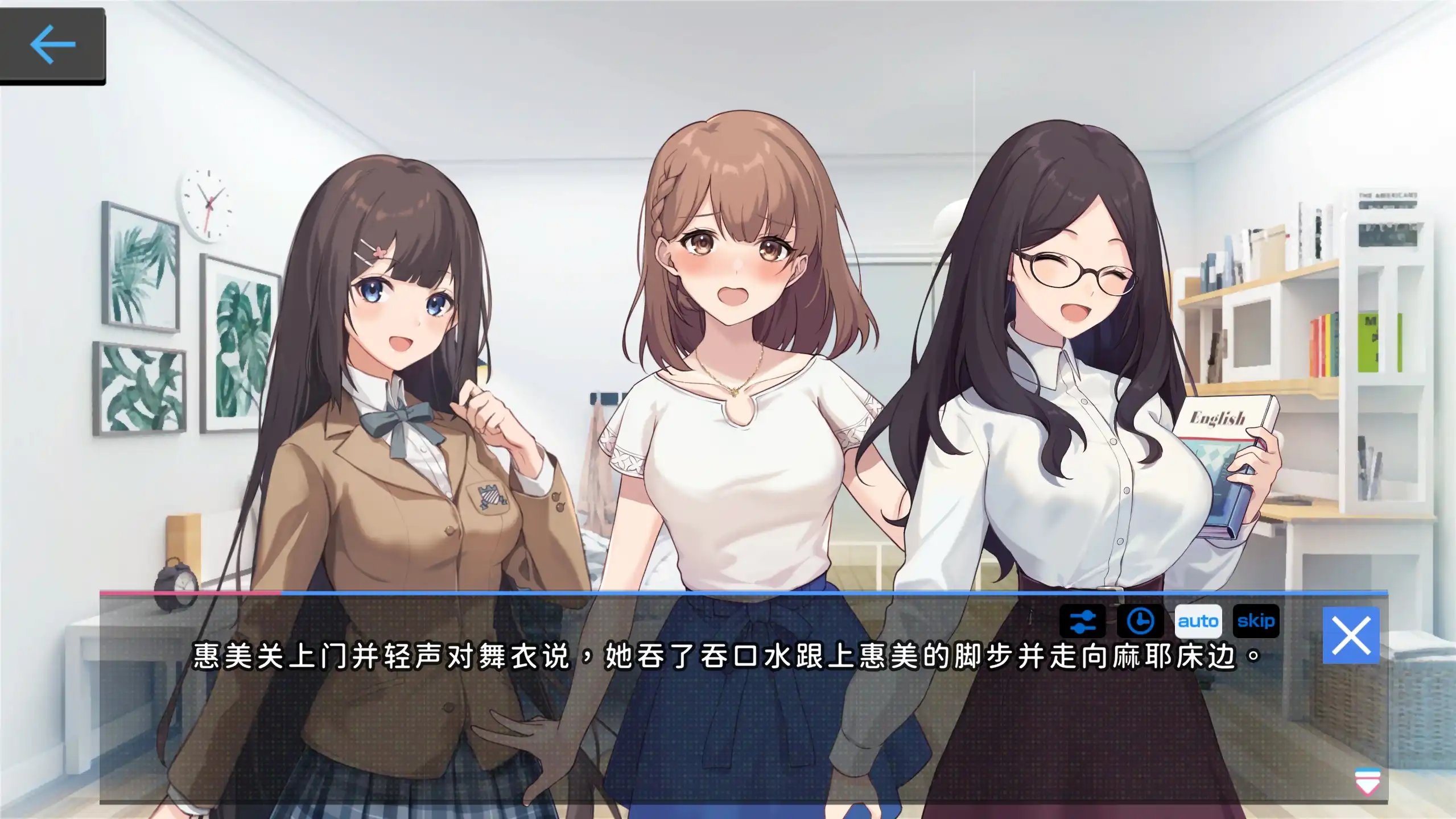Tap the back arrow to exit the scene

tap(53, 43)
